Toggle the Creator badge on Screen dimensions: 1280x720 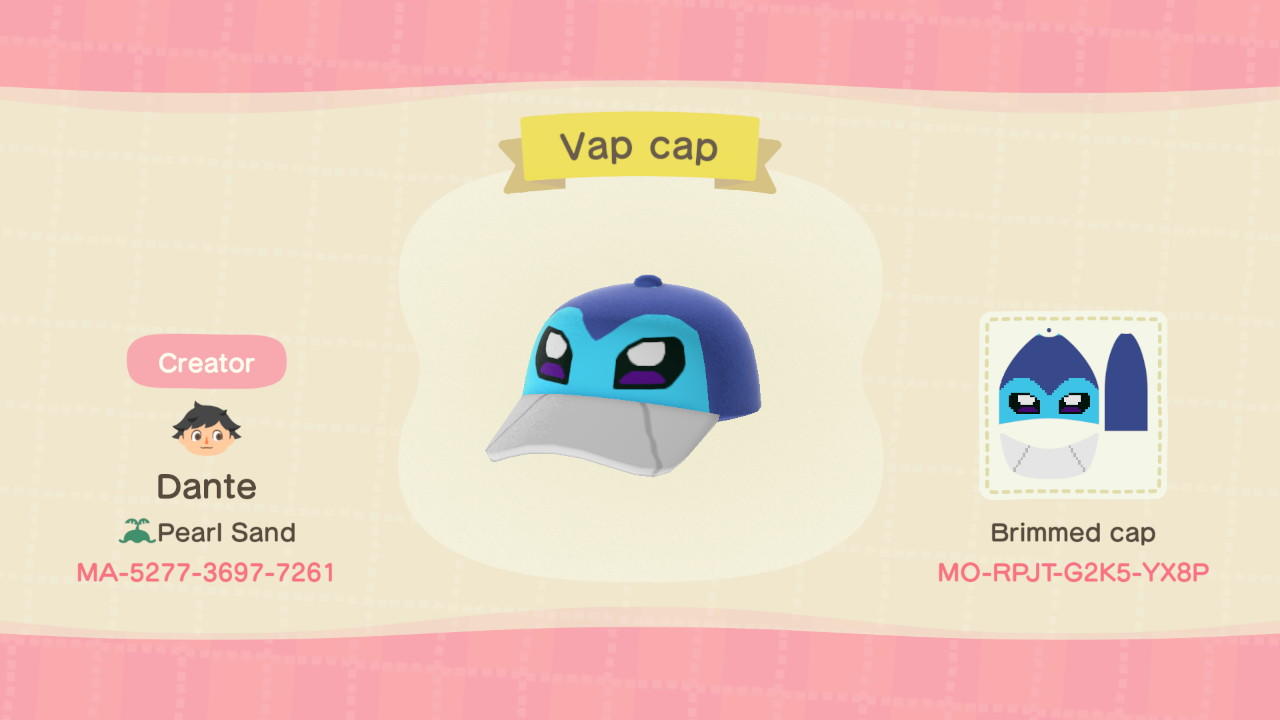point(206,362)
